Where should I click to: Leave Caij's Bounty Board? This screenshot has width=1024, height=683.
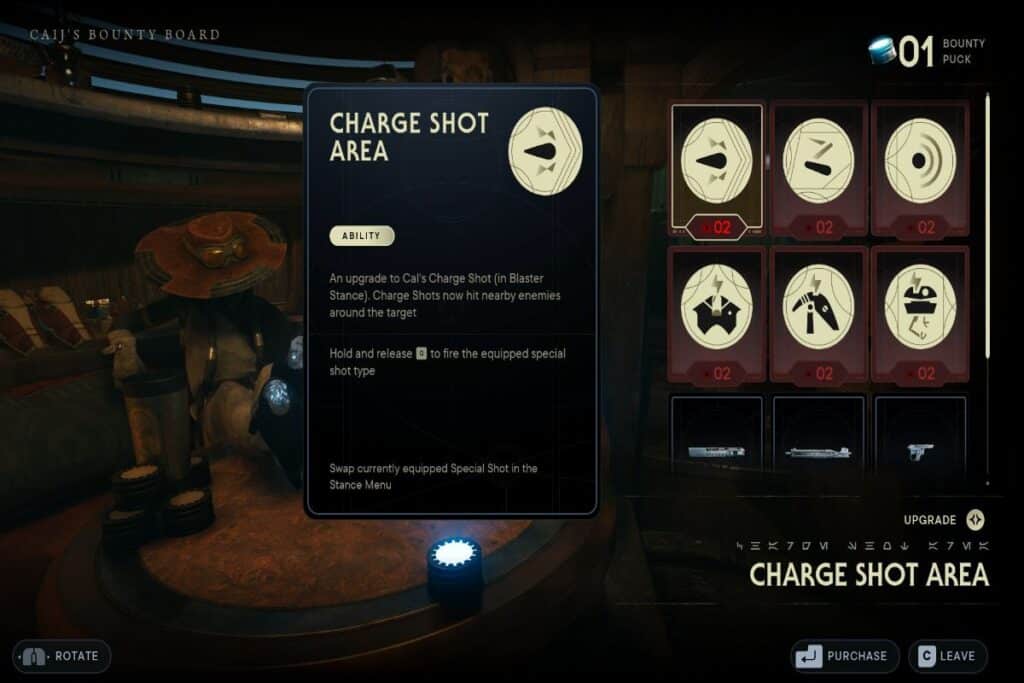947,656
